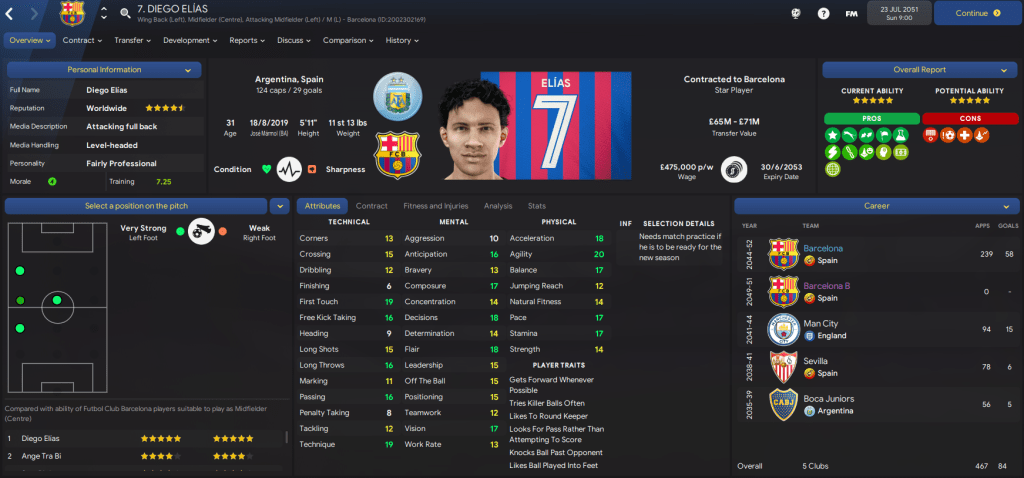1024x478 pixels.
Task: Go back with the left arrow
Action: coord(12,13)
